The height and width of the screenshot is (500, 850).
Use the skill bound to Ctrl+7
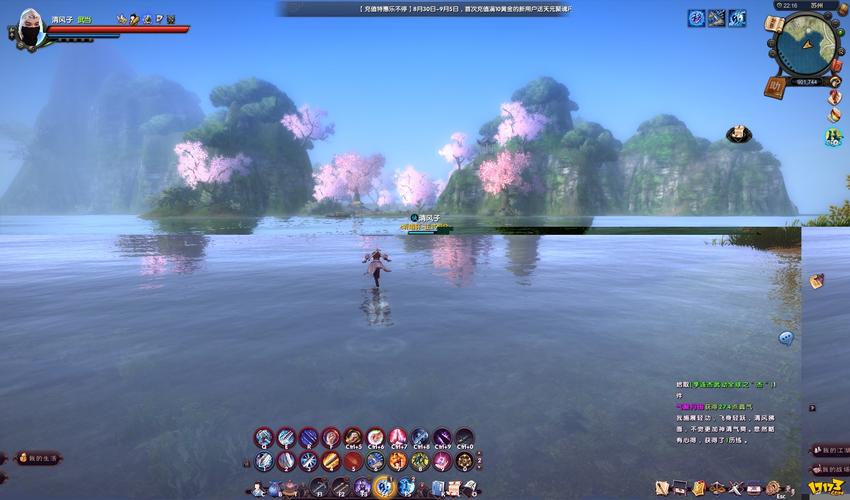coord(398,437)
